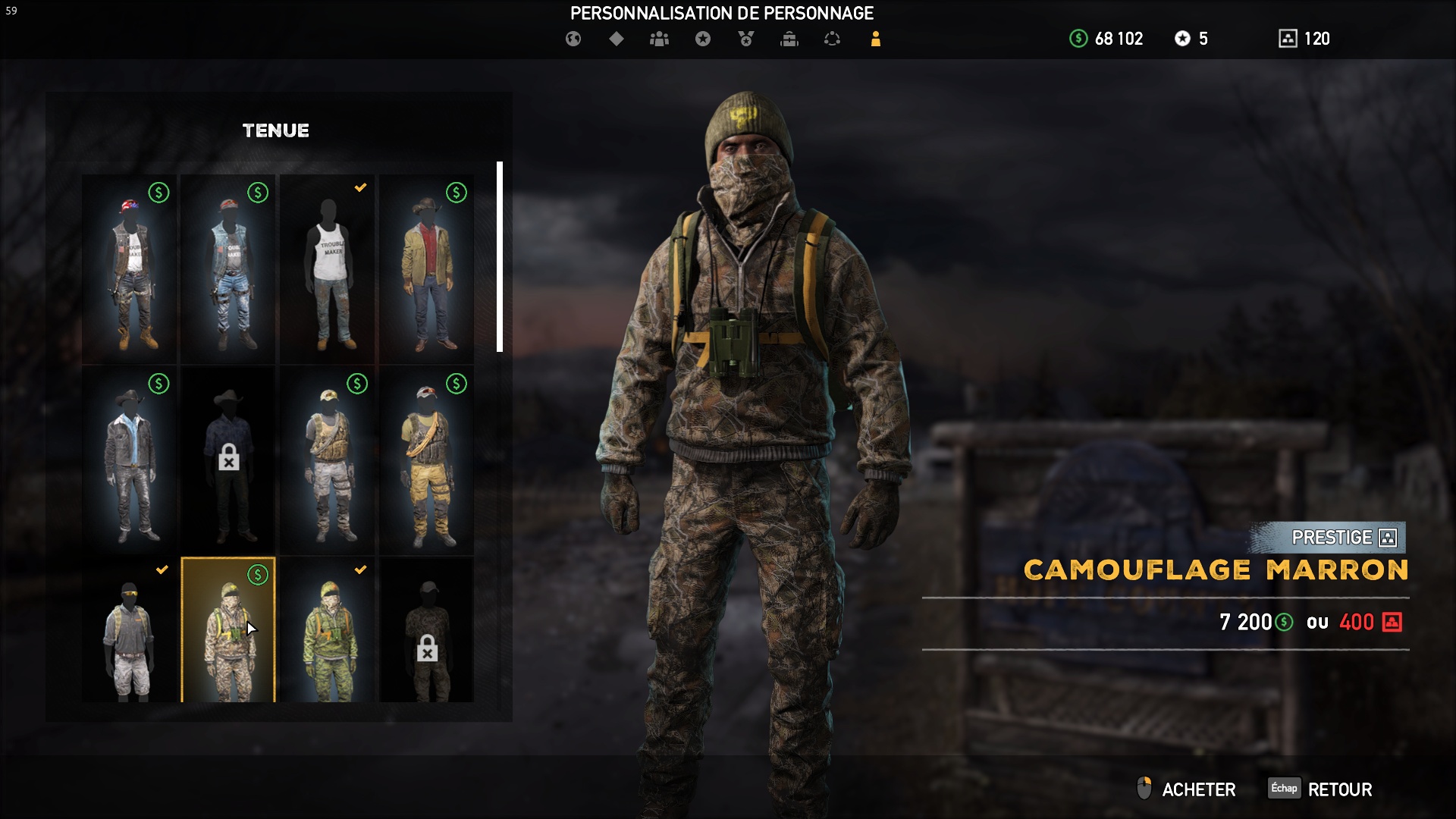Select the locked dark cowboy outfit
The image size is (1456, 819).
(x=228, y=460)
